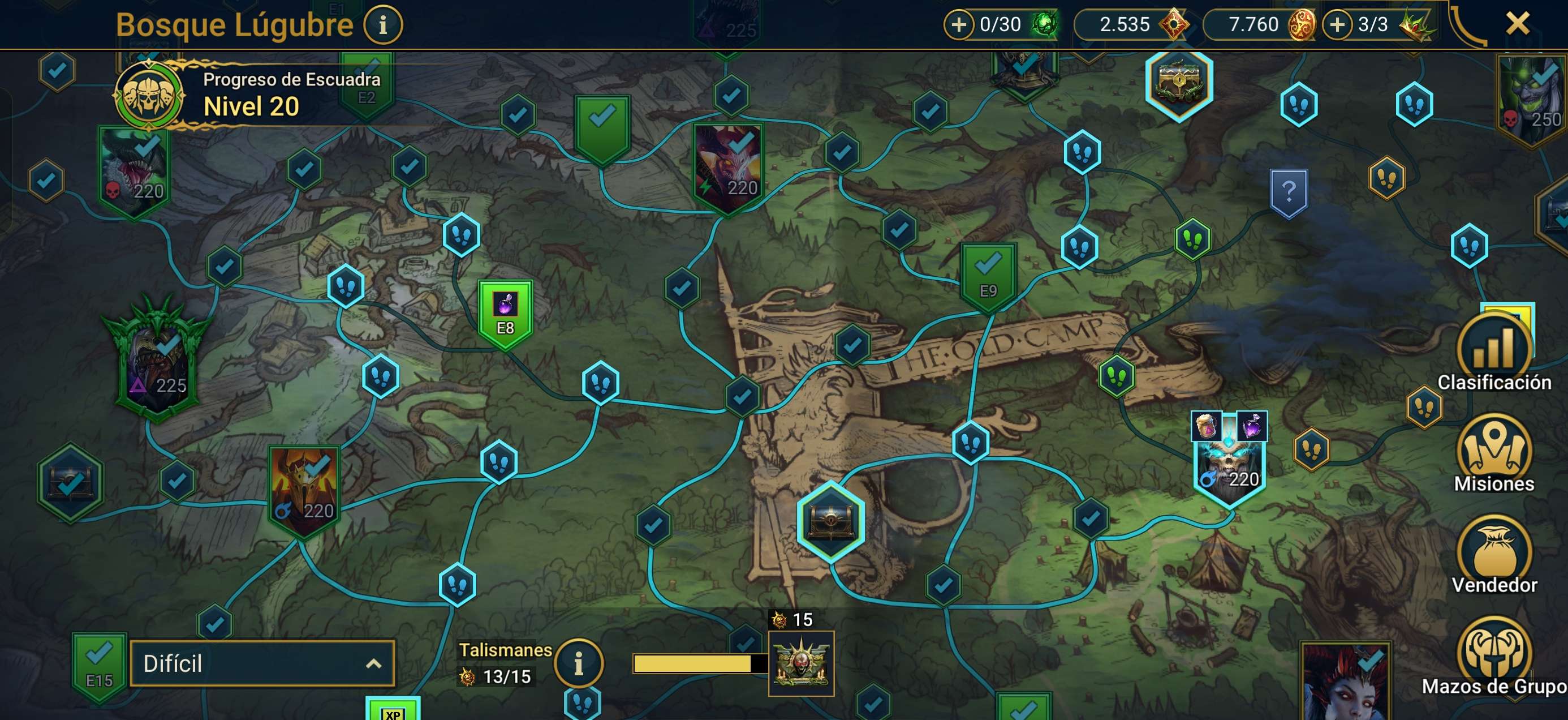Select the purple dragon boss node 220
The width and height of the screenshot is (1568, 720).
pos(727,168)
